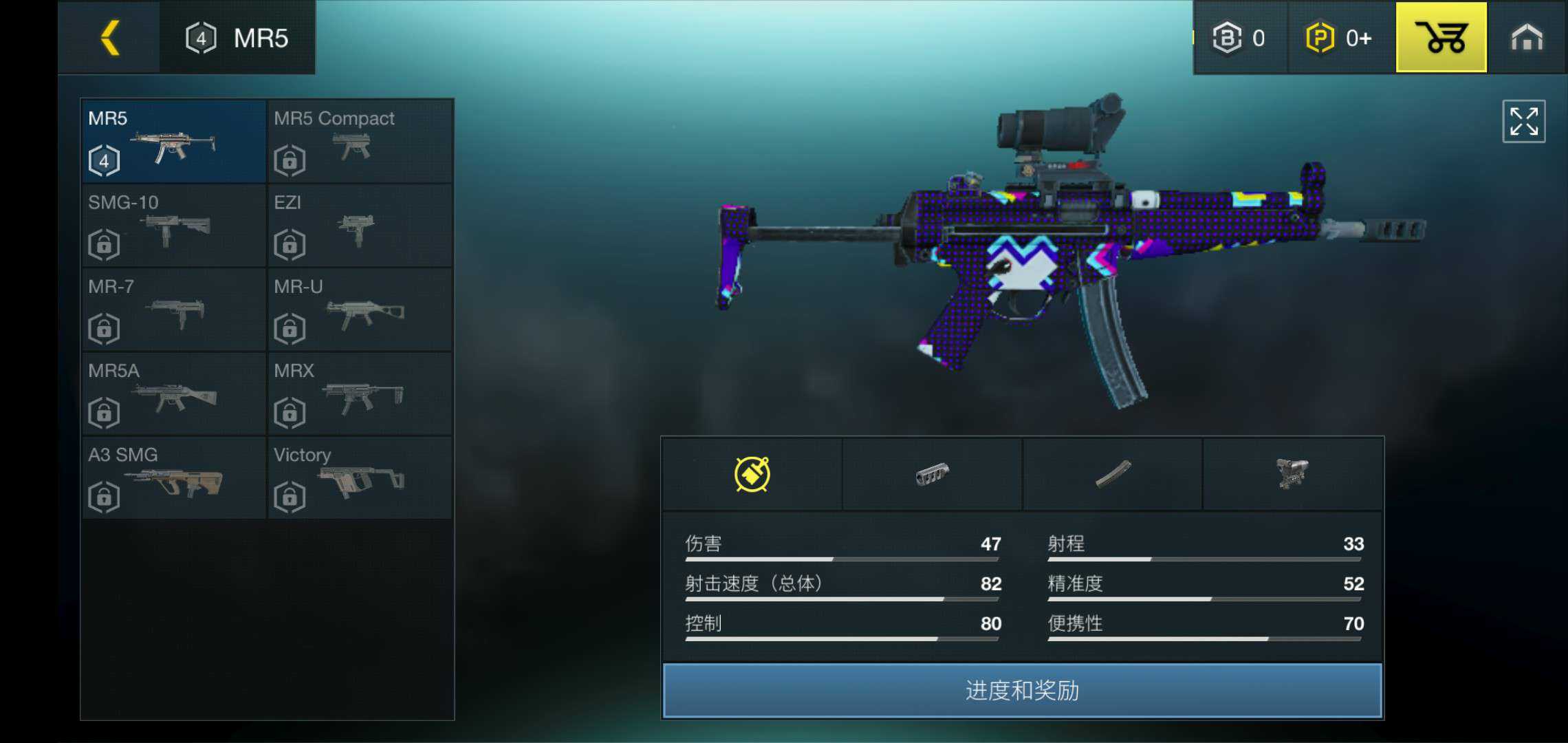Switch to the muzzle attachment tab
Screen dimensions: 1568x743
[x=932, y=474]
